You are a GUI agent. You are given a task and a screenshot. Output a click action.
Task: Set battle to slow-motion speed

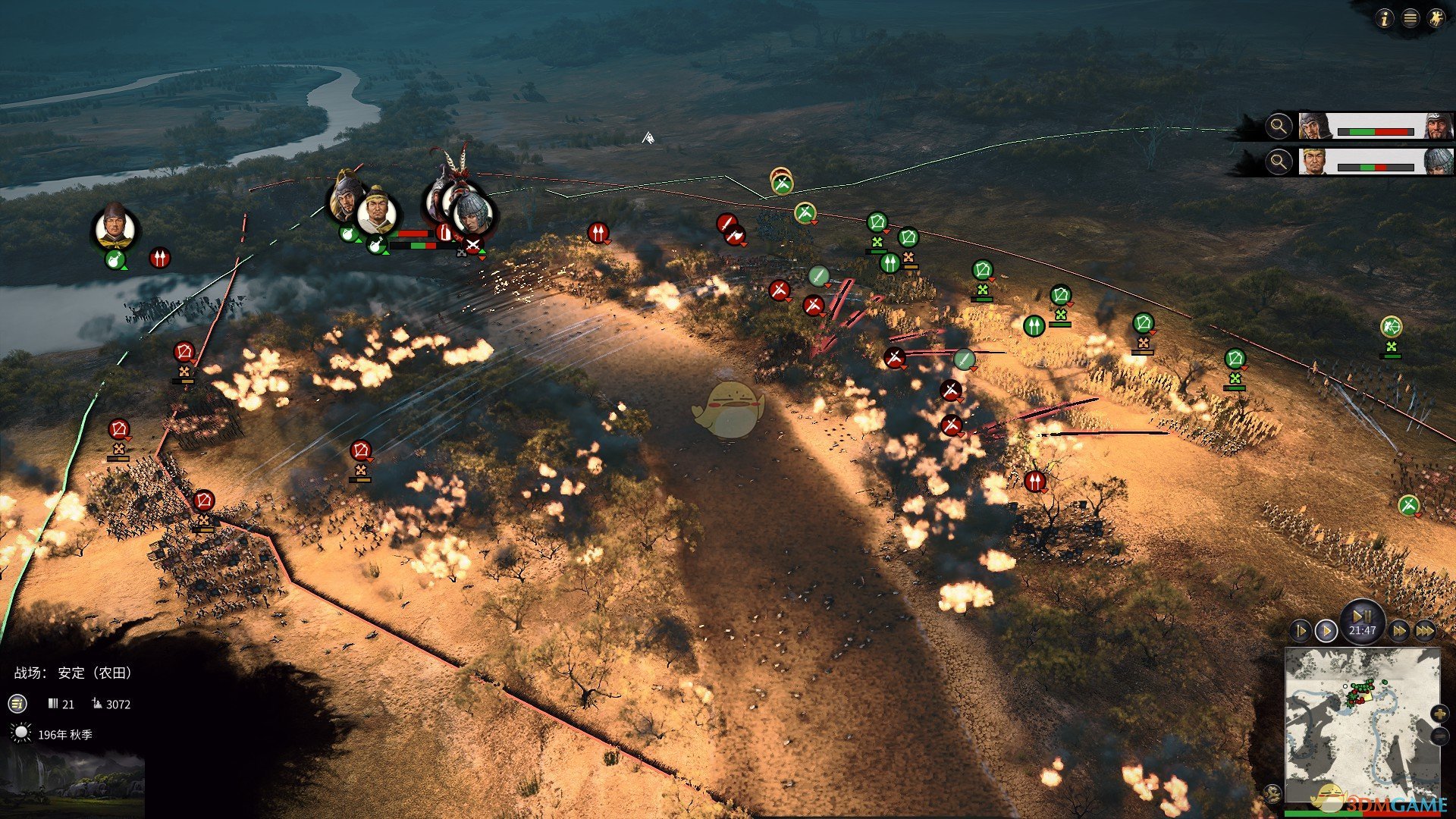[1300, 631]
